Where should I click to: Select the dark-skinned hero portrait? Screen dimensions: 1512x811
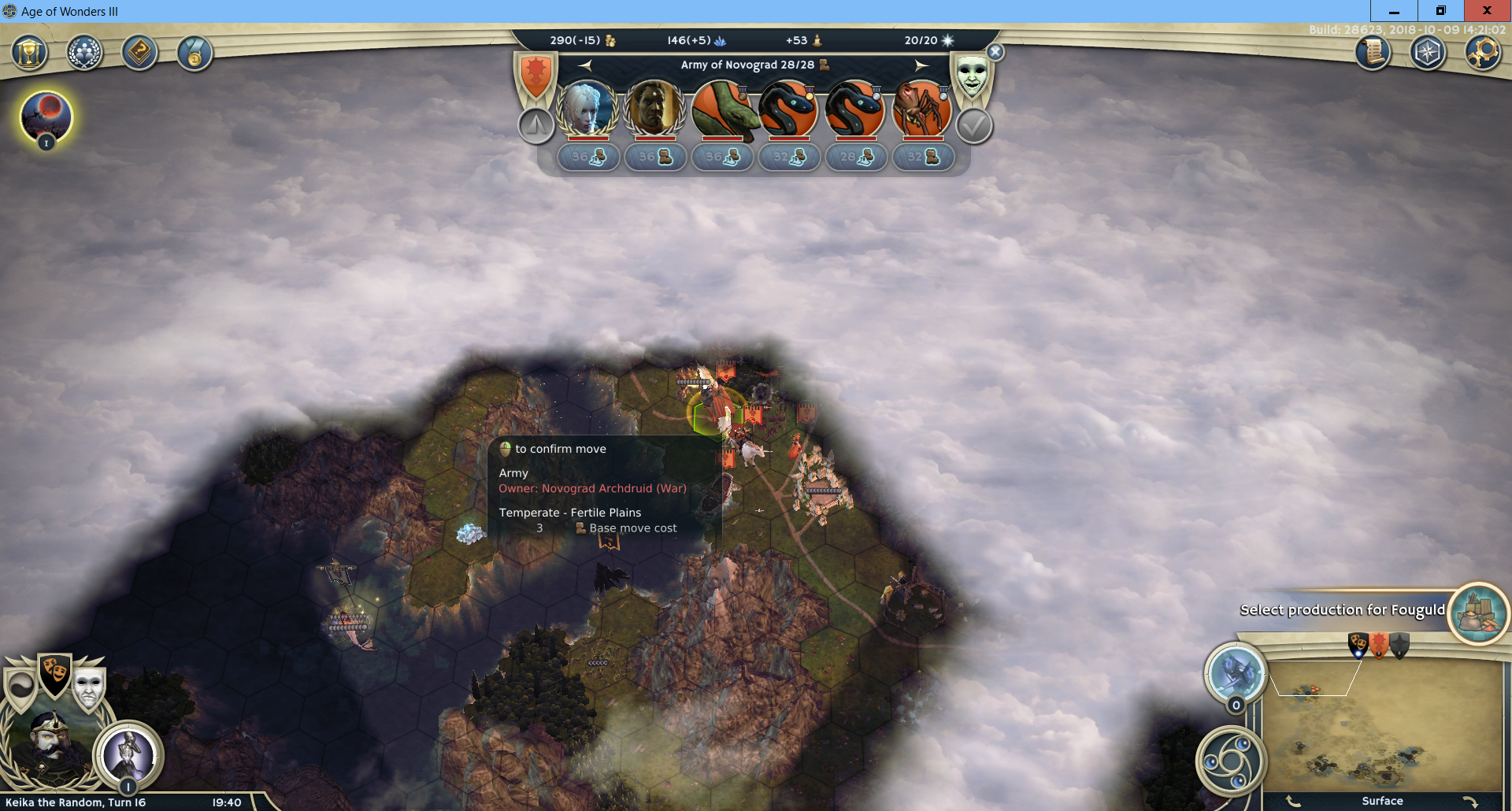click(654, 108)
